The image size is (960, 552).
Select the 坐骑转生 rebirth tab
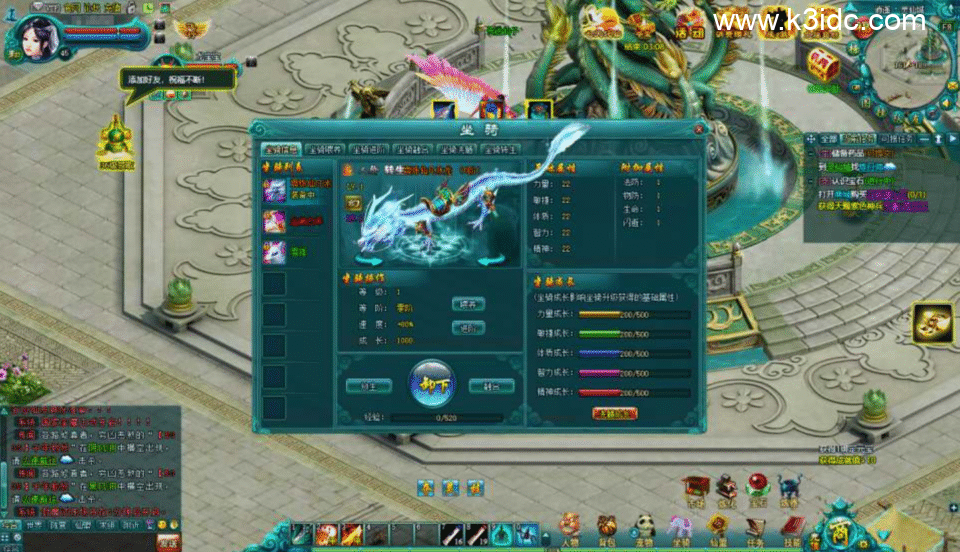click(x=502, y=149)
